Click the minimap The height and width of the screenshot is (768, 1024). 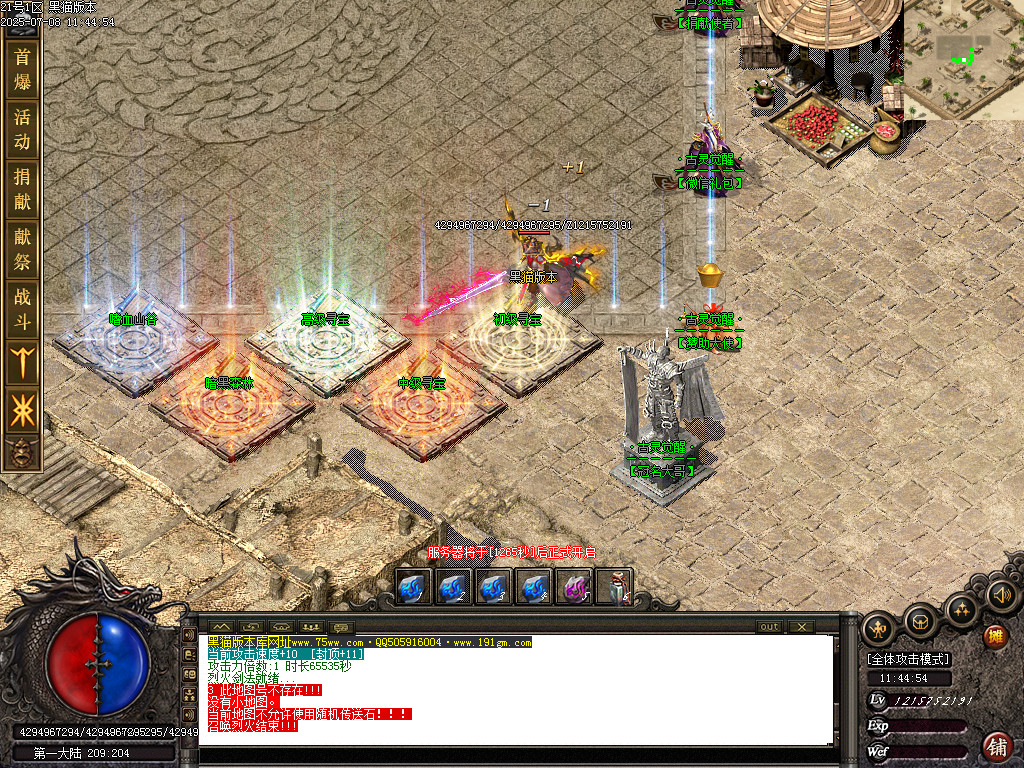[962, 58]
